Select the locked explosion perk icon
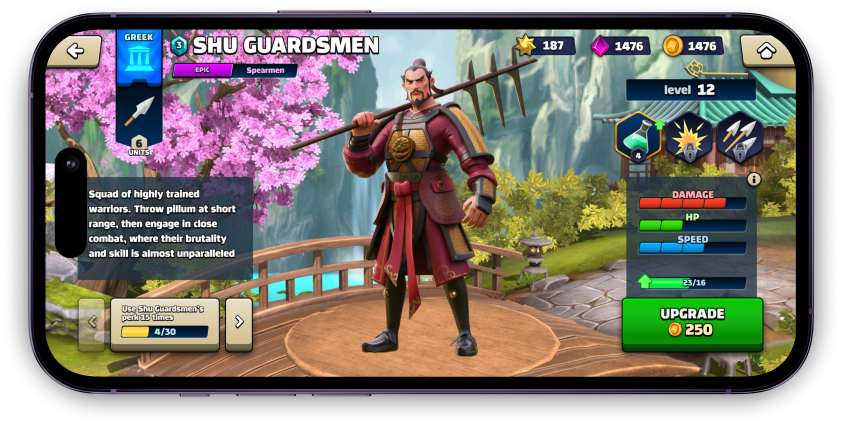842x425 pixels. tap(688, 137)
